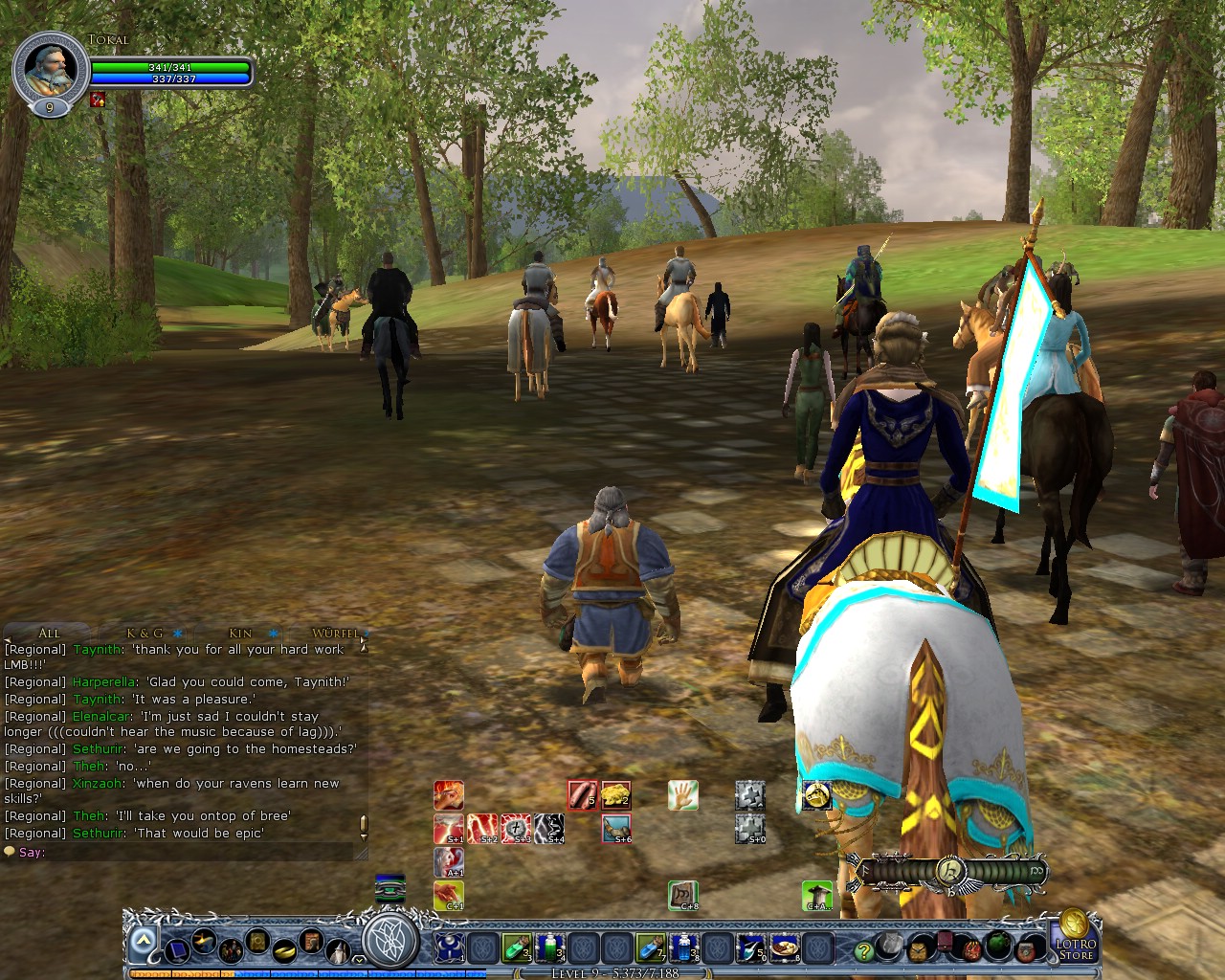
Task: Click Tokal's character portrait
Action: coord(52,67)
